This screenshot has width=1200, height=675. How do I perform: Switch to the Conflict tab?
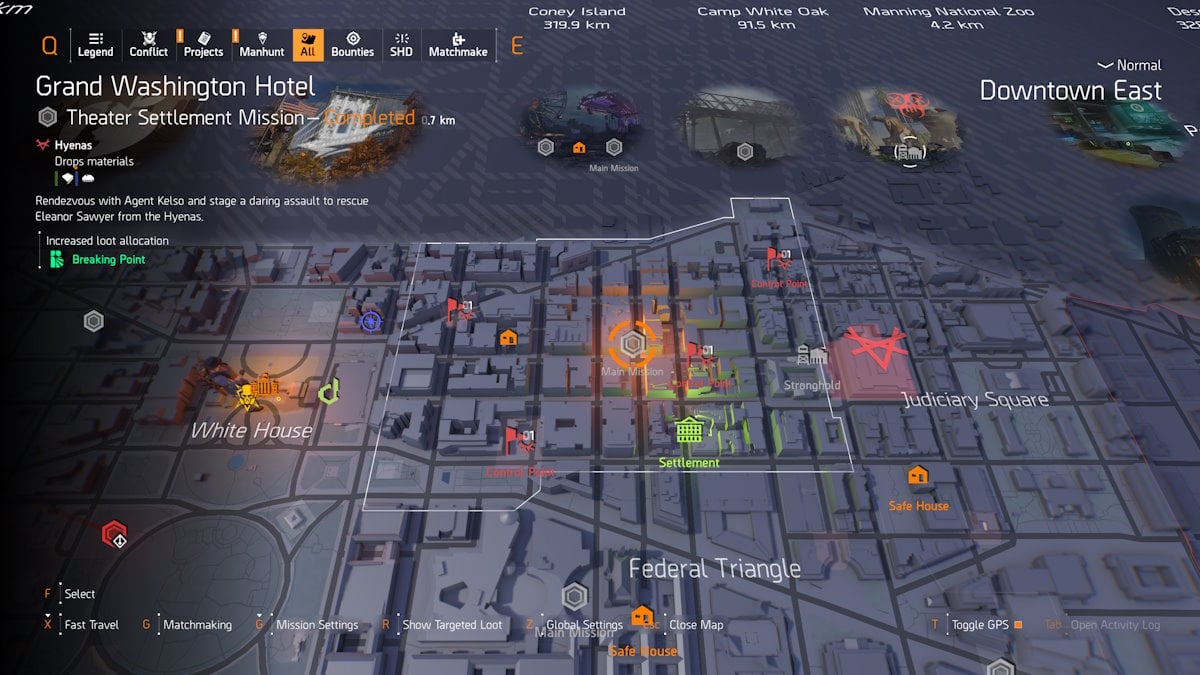[x=149, y=44]
